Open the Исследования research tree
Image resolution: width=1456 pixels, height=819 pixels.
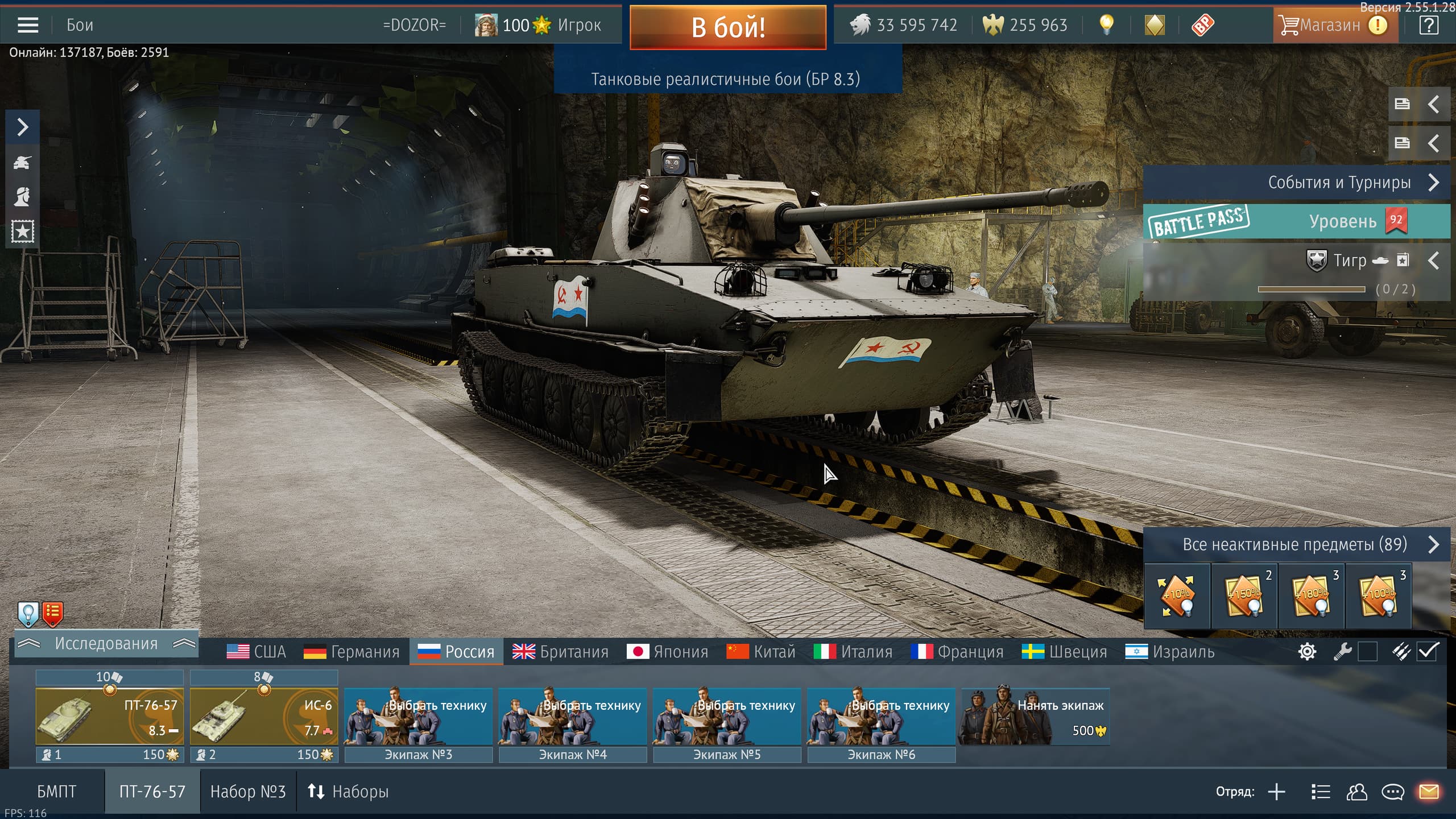click(106, 644)
